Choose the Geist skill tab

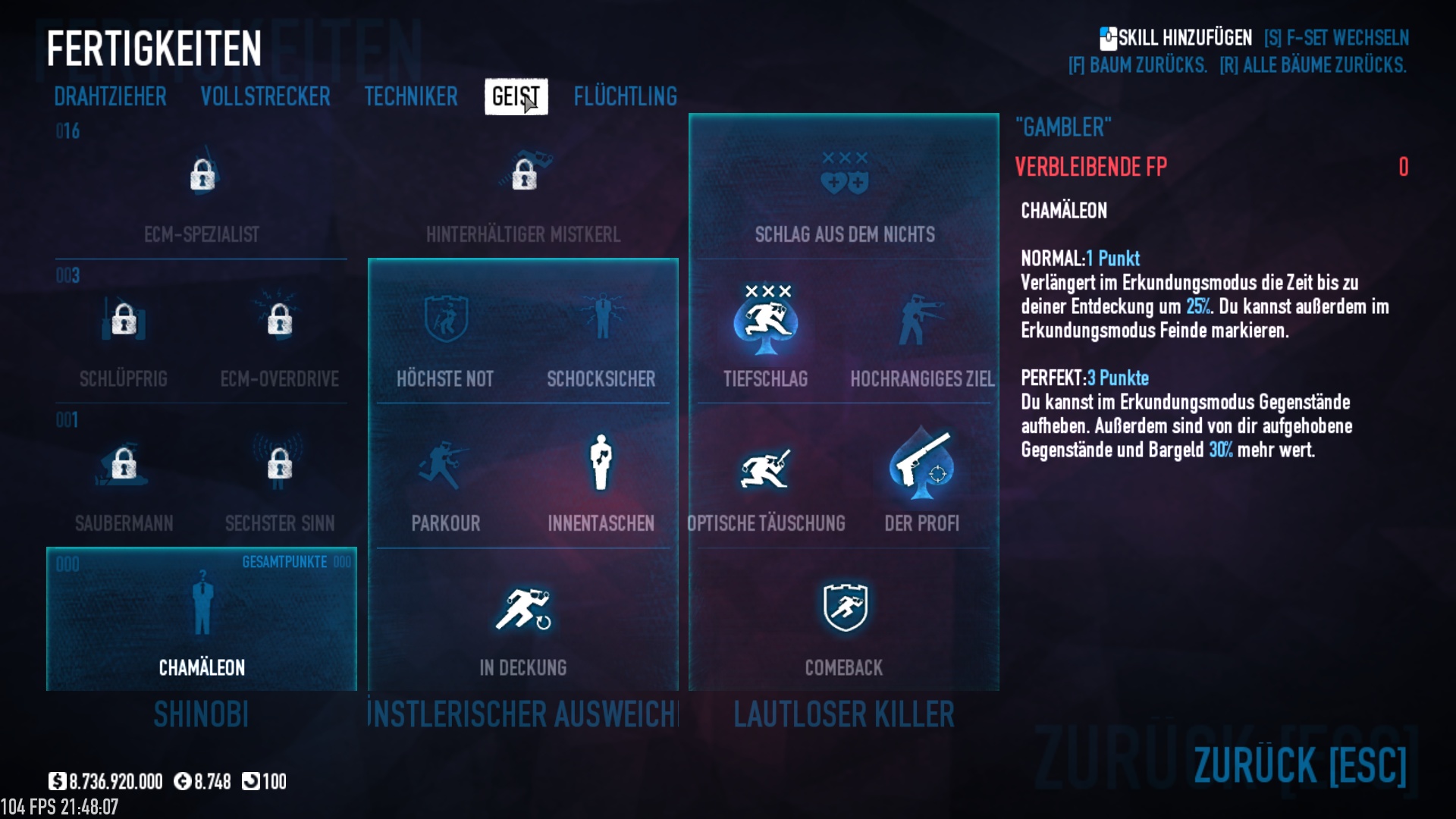coord(516,96)
